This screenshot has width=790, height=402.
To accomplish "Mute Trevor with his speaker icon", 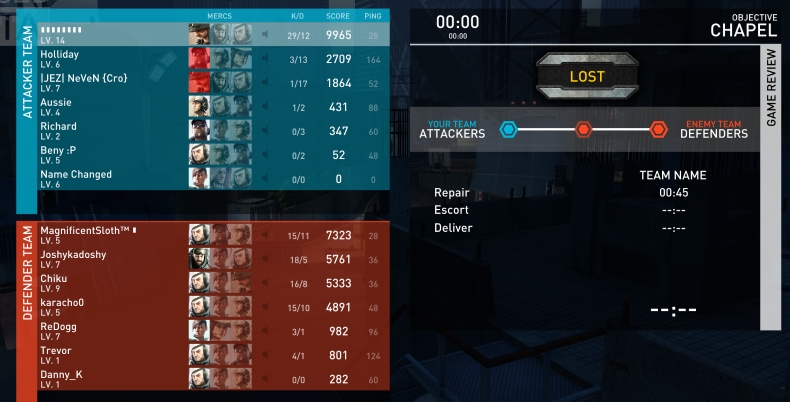I will 264,356.
